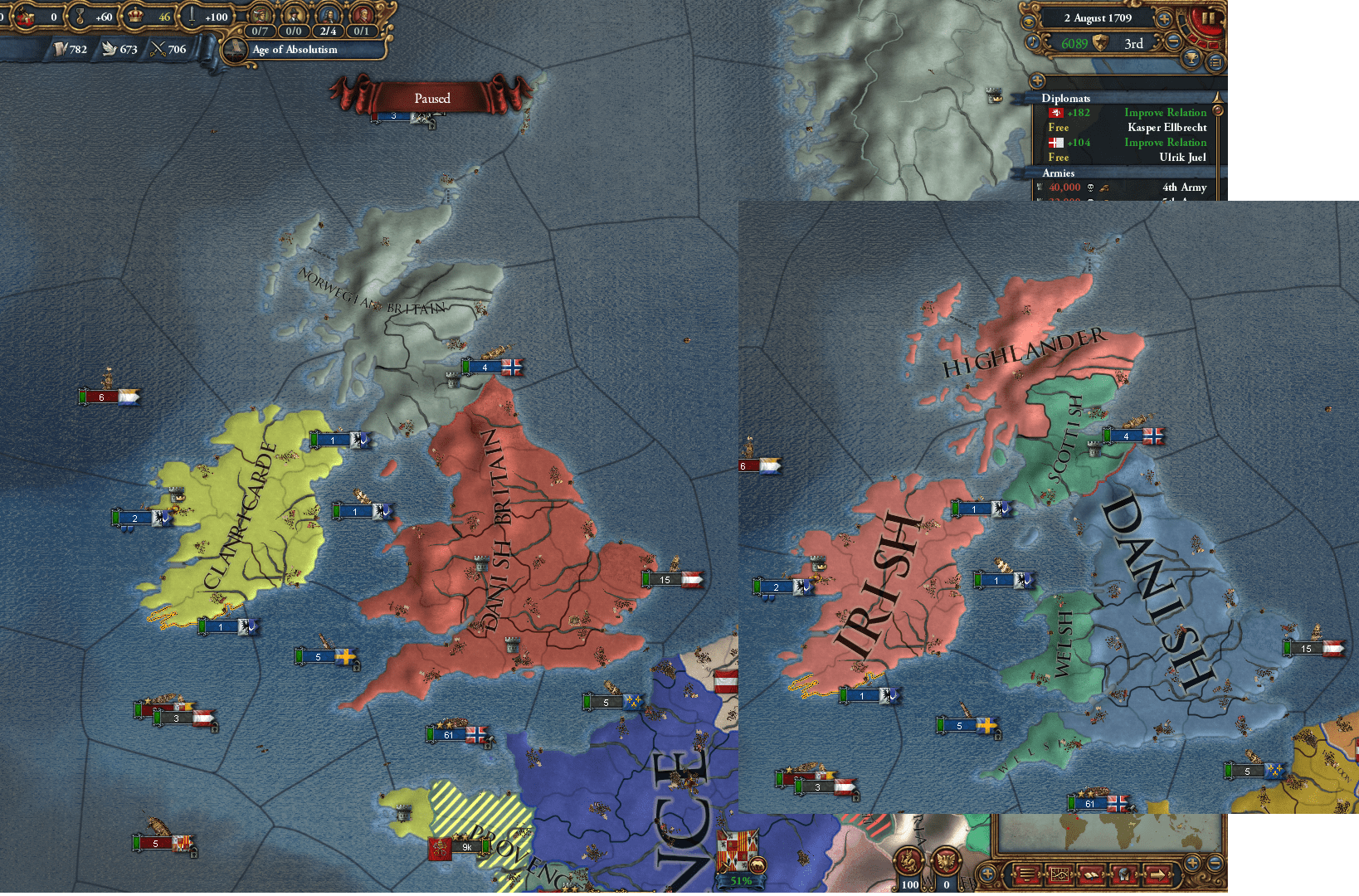The height and width of the screenshot is (896, 1359).
Task: Click Improve Relation beside Kasper Ellbrecht
Action: click(x=1165, y=112)
